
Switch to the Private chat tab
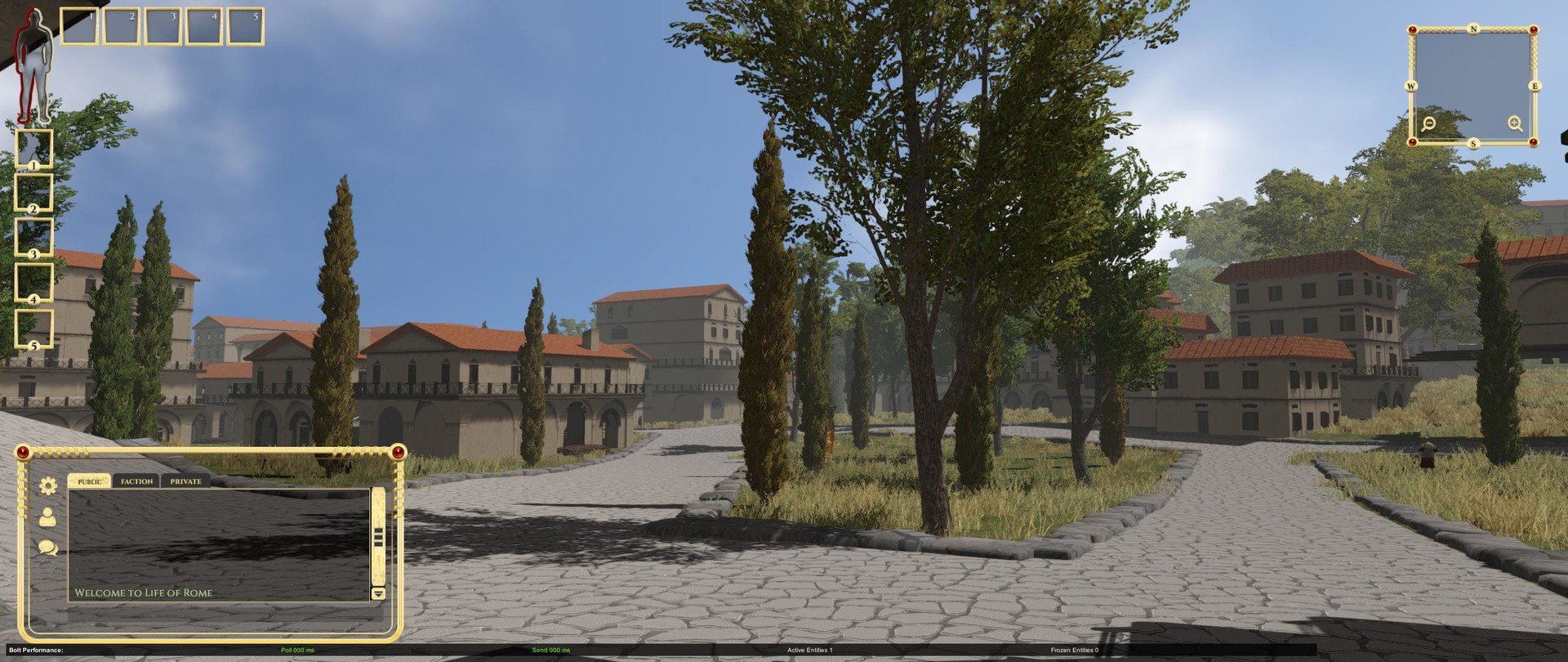pos(185,481)
